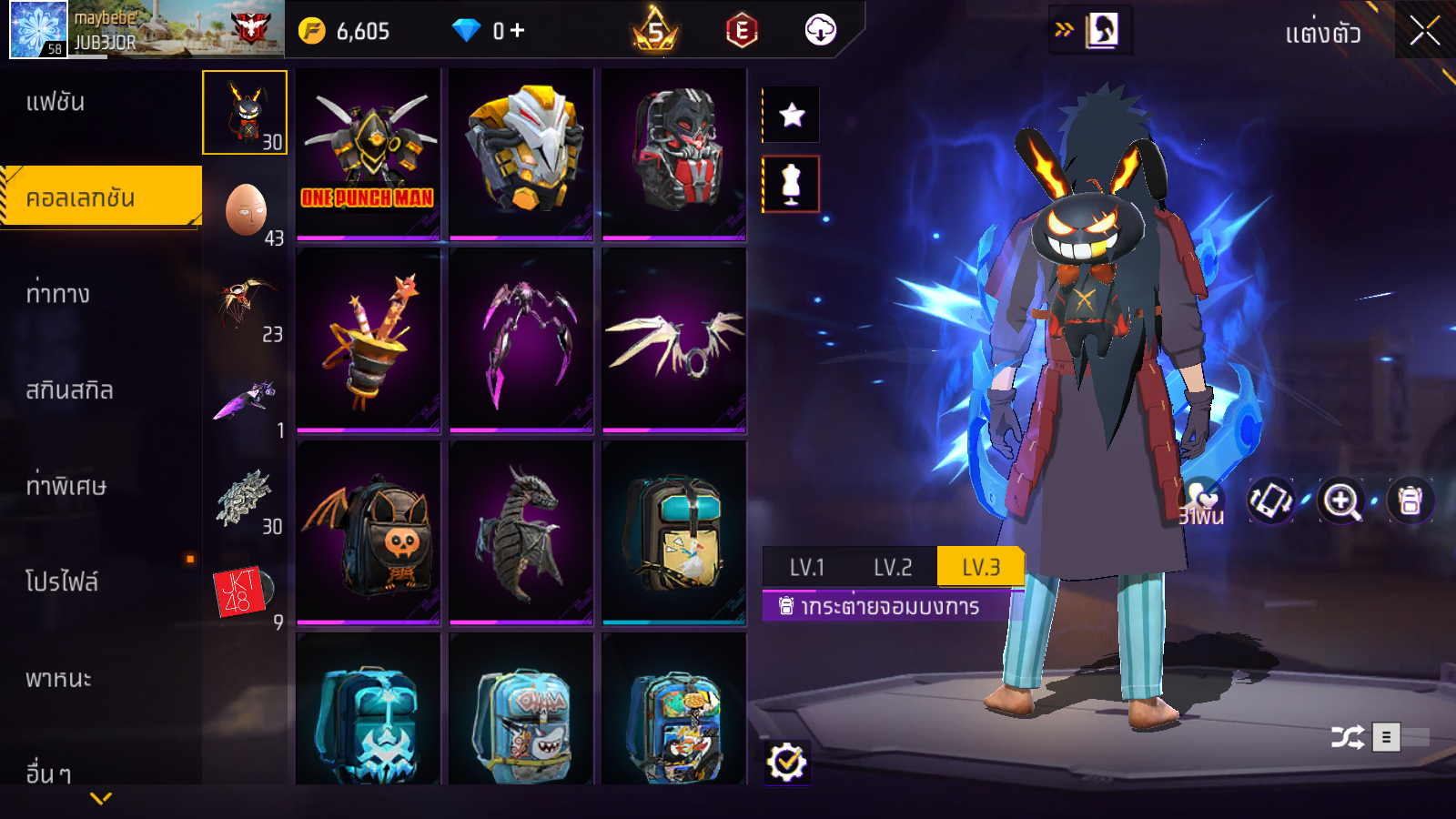Select the พาหนะ category
Viewport: 1456px width, 819px height.
(x=58, y=679)
